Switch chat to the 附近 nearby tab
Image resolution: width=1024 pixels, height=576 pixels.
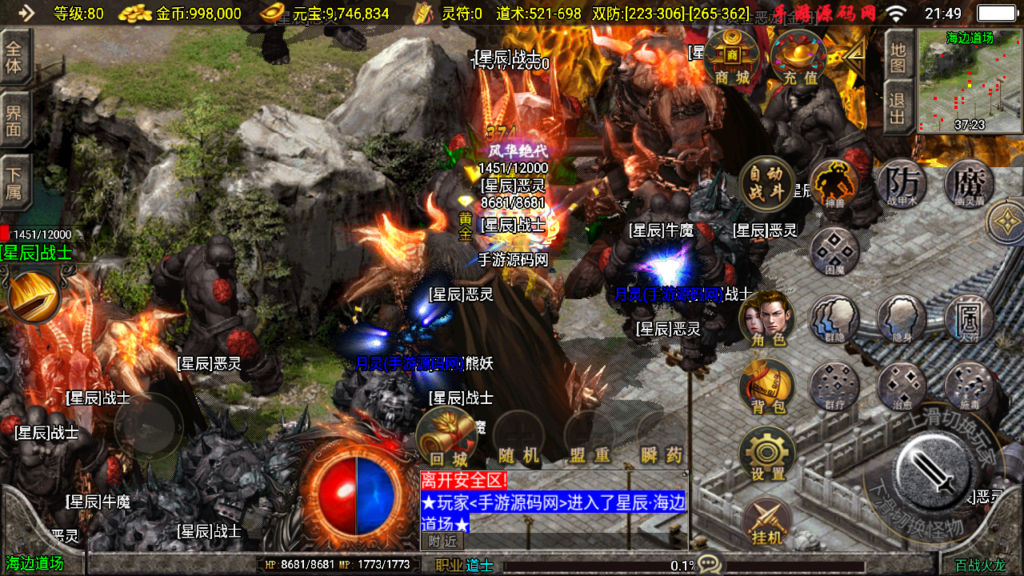(x=443, y=541)
